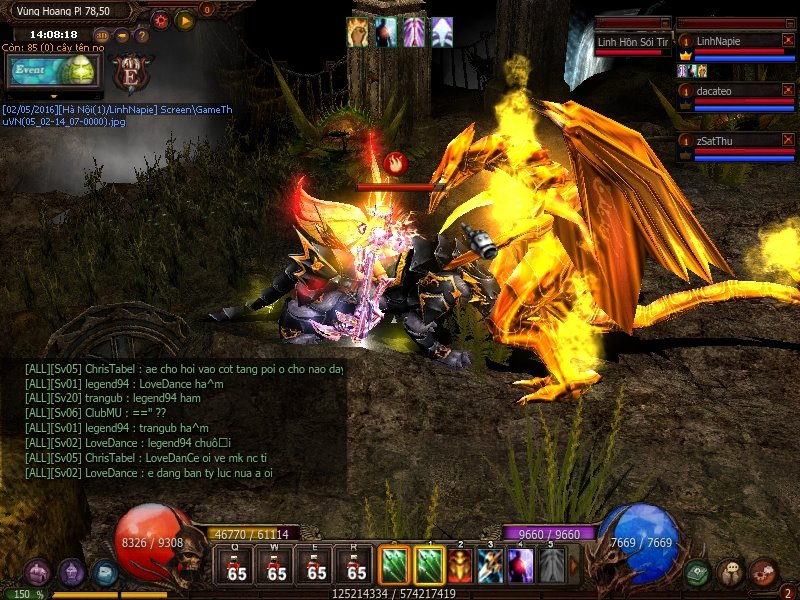Use the potion in slot Q
Screen dimensions: 800x600
(236, 567)
